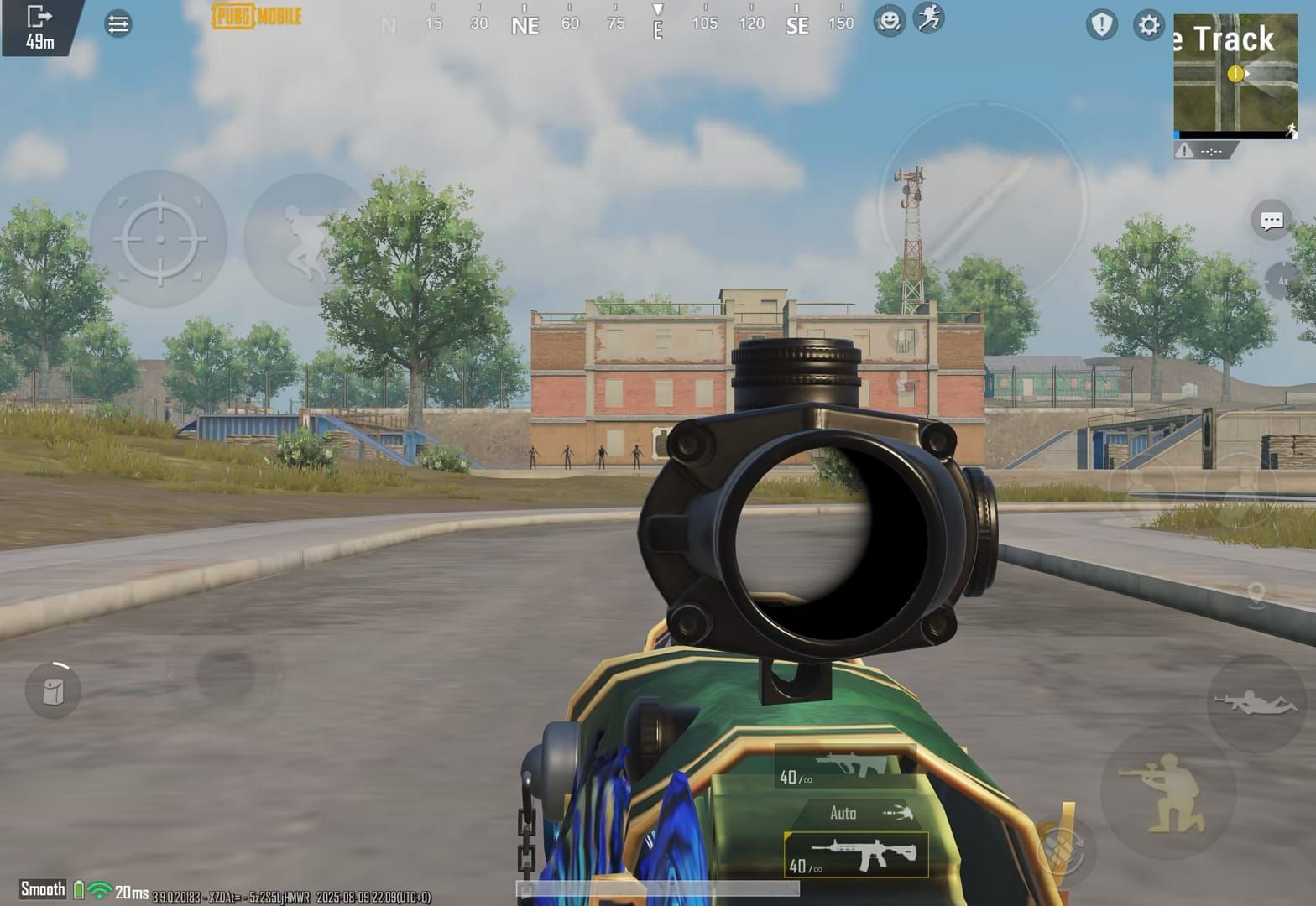This screenshot has width=1316, height=906.
Task: Open the settings gear icon
Action: pos(1148,25)
